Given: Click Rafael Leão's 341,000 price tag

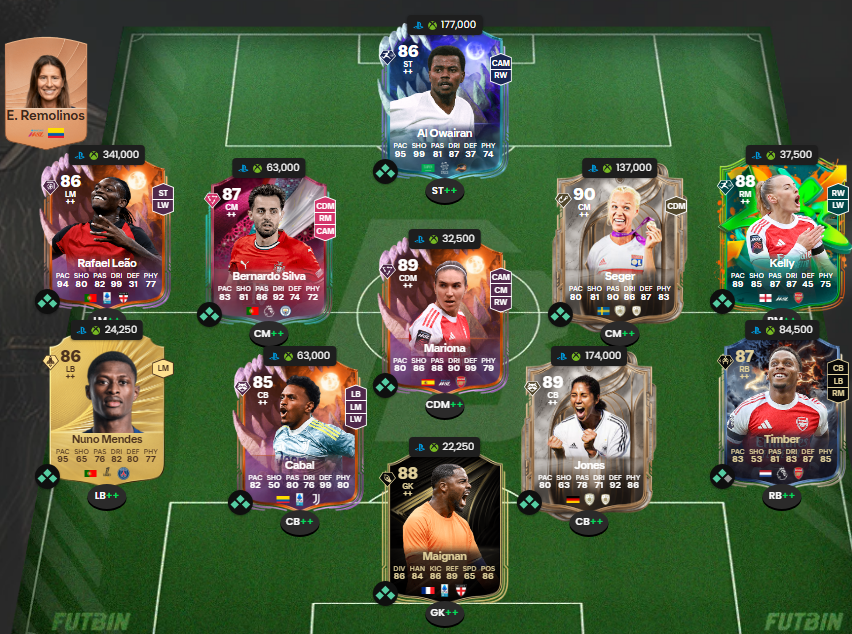Looking at the screenshot, I should pos(107,155).
